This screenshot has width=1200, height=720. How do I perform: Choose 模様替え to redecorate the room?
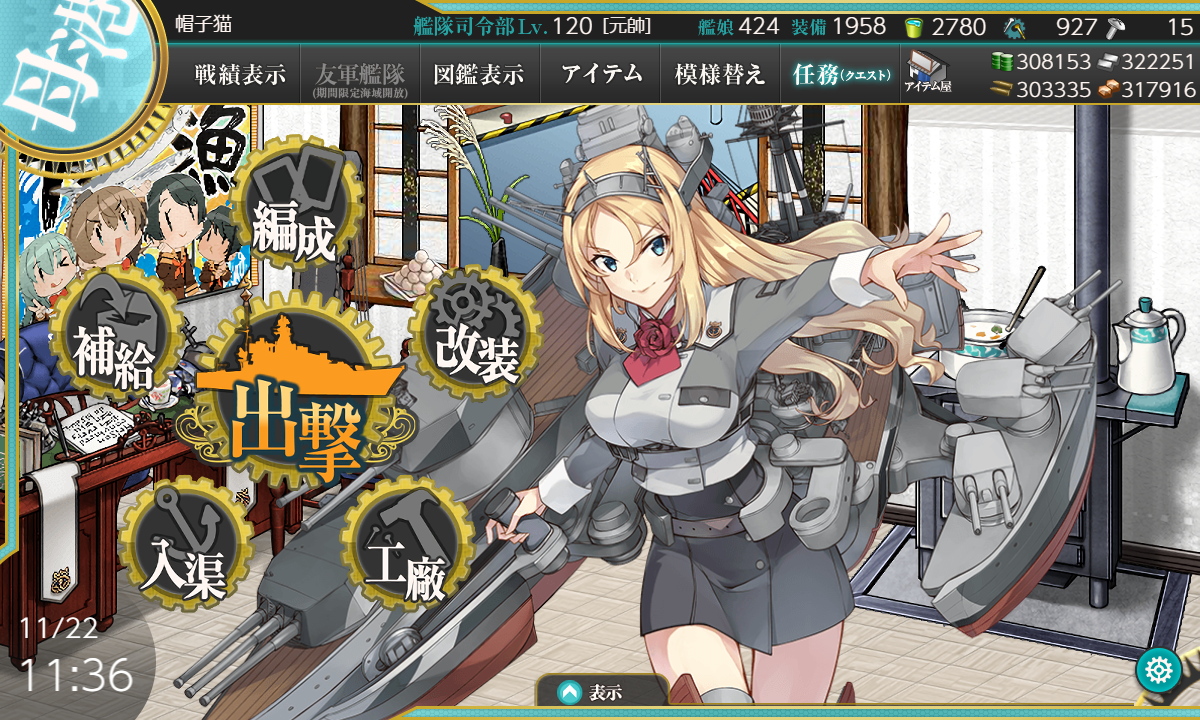[720, 75]
